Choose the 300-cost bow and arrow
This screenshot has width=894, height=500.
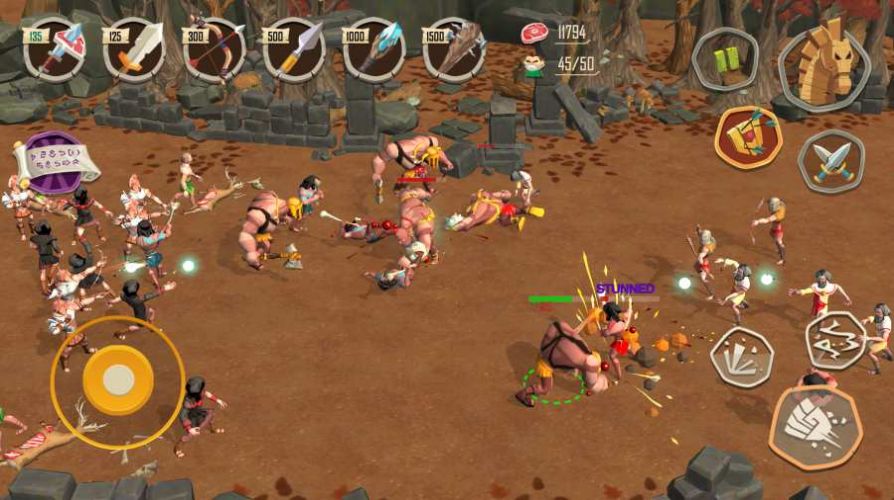214,49
